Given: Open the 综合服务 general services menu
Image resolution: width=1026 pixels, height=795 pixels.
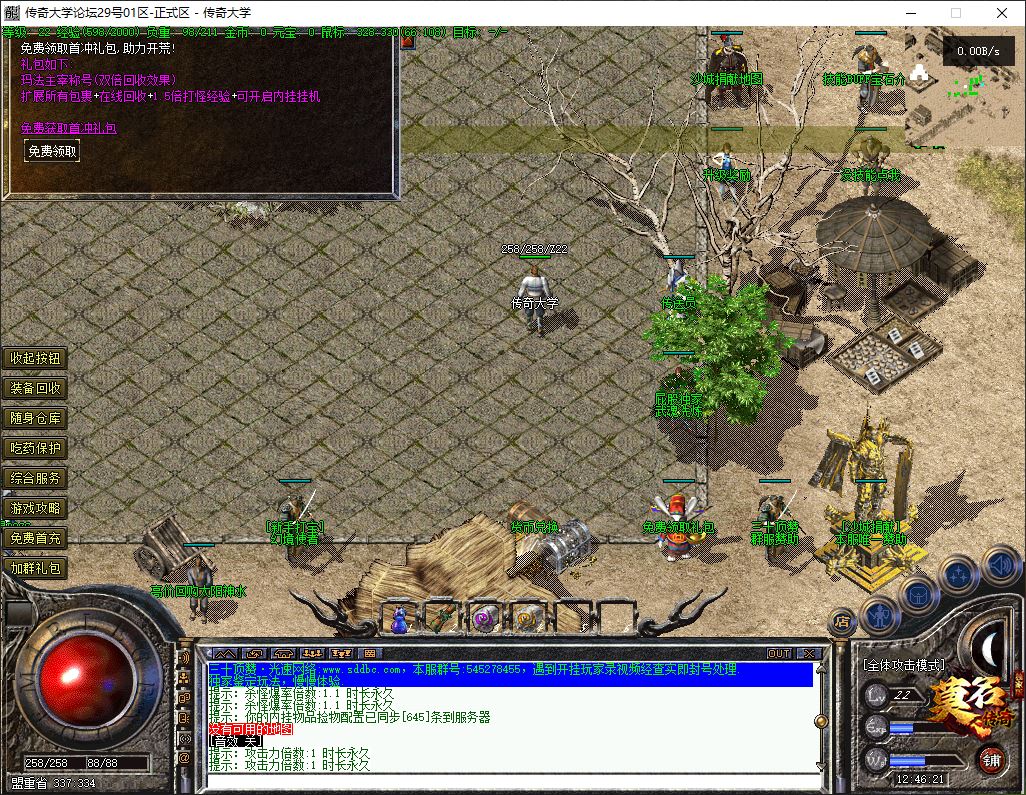Looking at the screenshot, I should tap(35, 478).
